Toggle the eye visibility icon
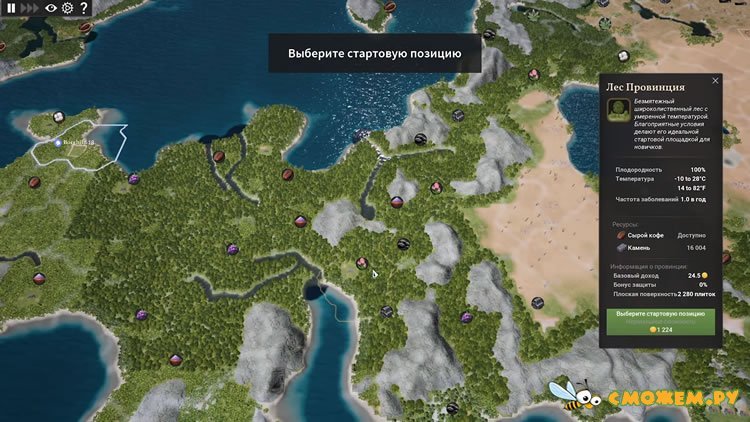 (51, 8)
